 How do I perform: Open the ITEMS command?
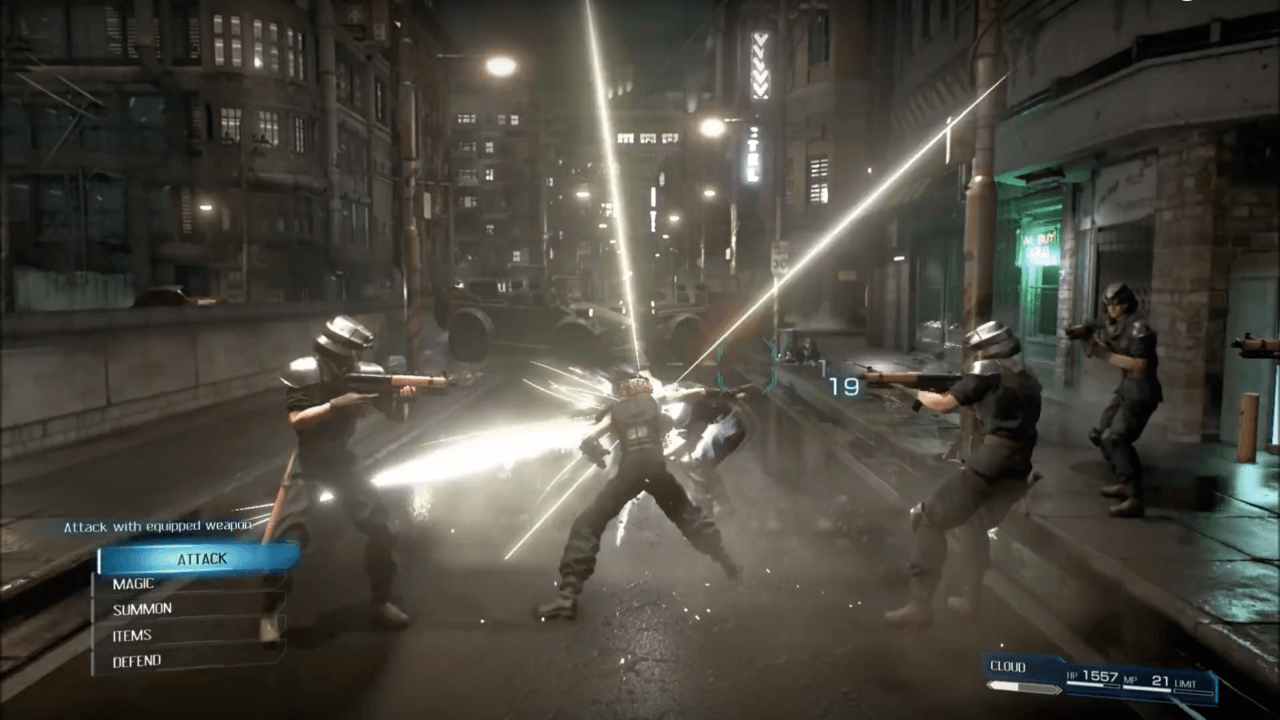tap(135, 634)
